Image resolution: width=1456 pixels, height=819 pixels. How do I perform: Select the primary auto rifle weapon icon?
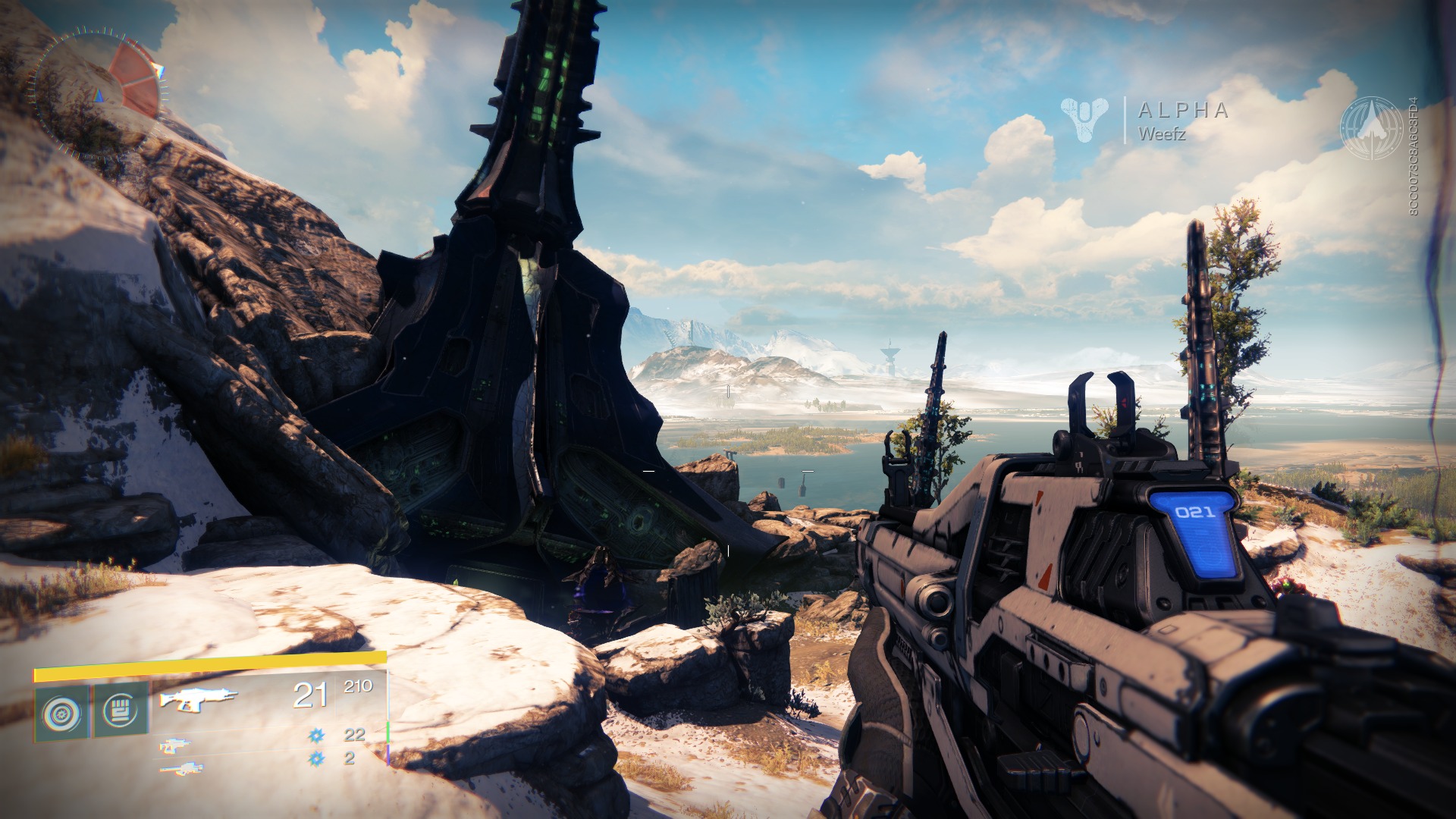[199, 698]
